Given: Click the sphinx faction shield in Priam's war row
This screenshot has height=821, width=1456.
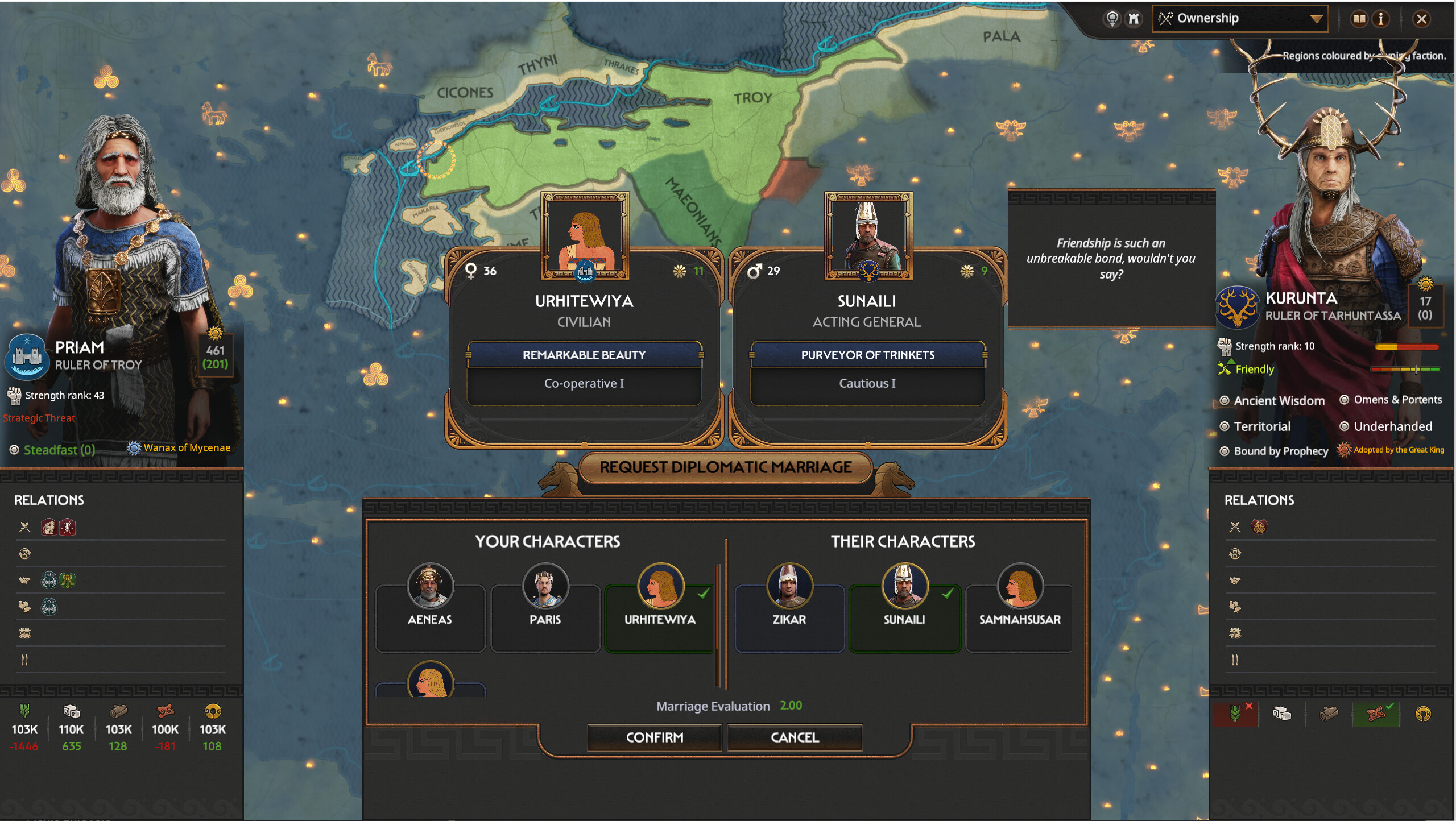Looking at the screenshot, I should (49, 527).
